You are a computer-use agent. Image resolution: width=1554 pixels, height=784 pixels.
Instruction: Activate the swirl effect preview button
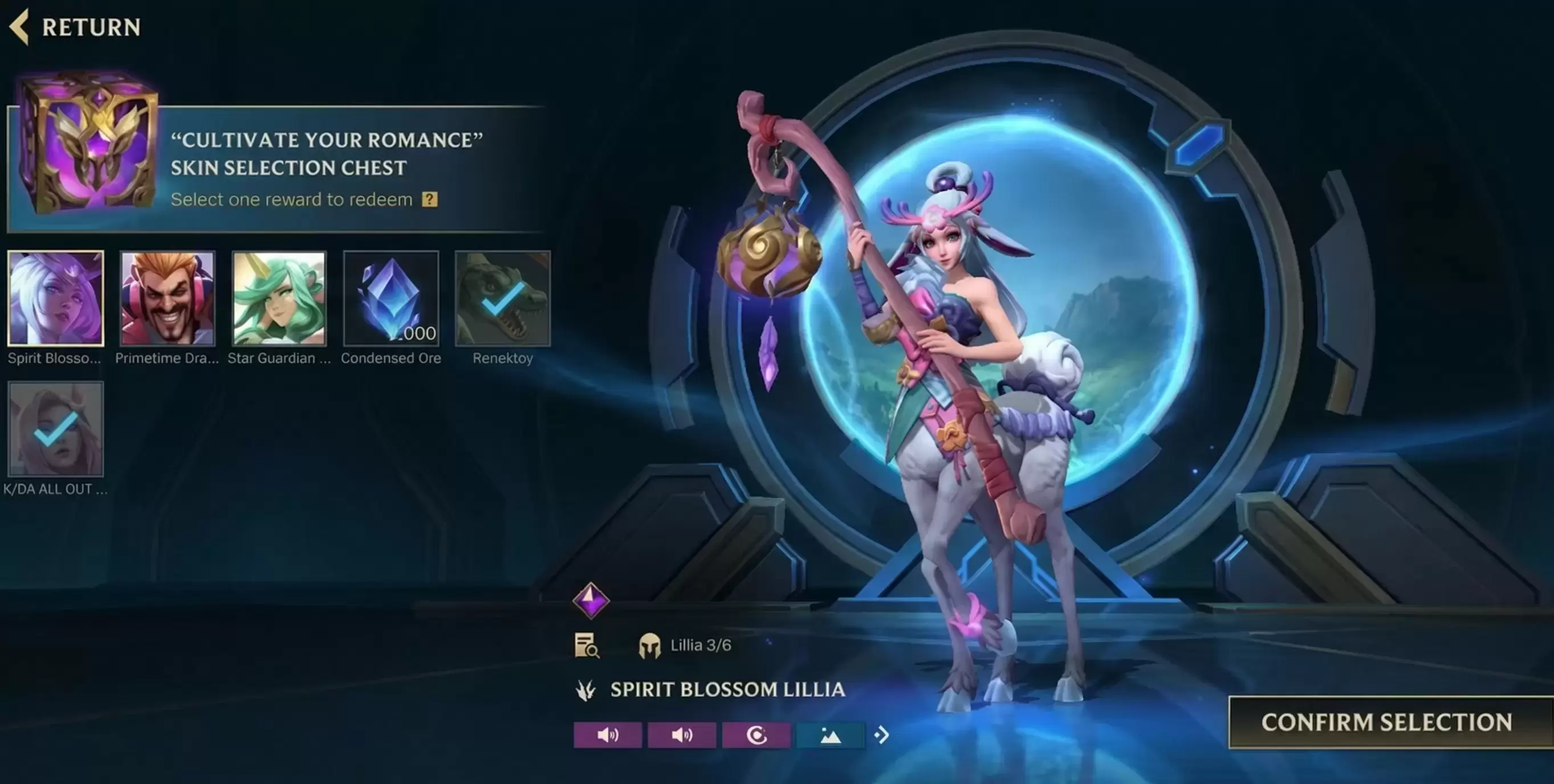pyautogui.click(x=756, y=735)
